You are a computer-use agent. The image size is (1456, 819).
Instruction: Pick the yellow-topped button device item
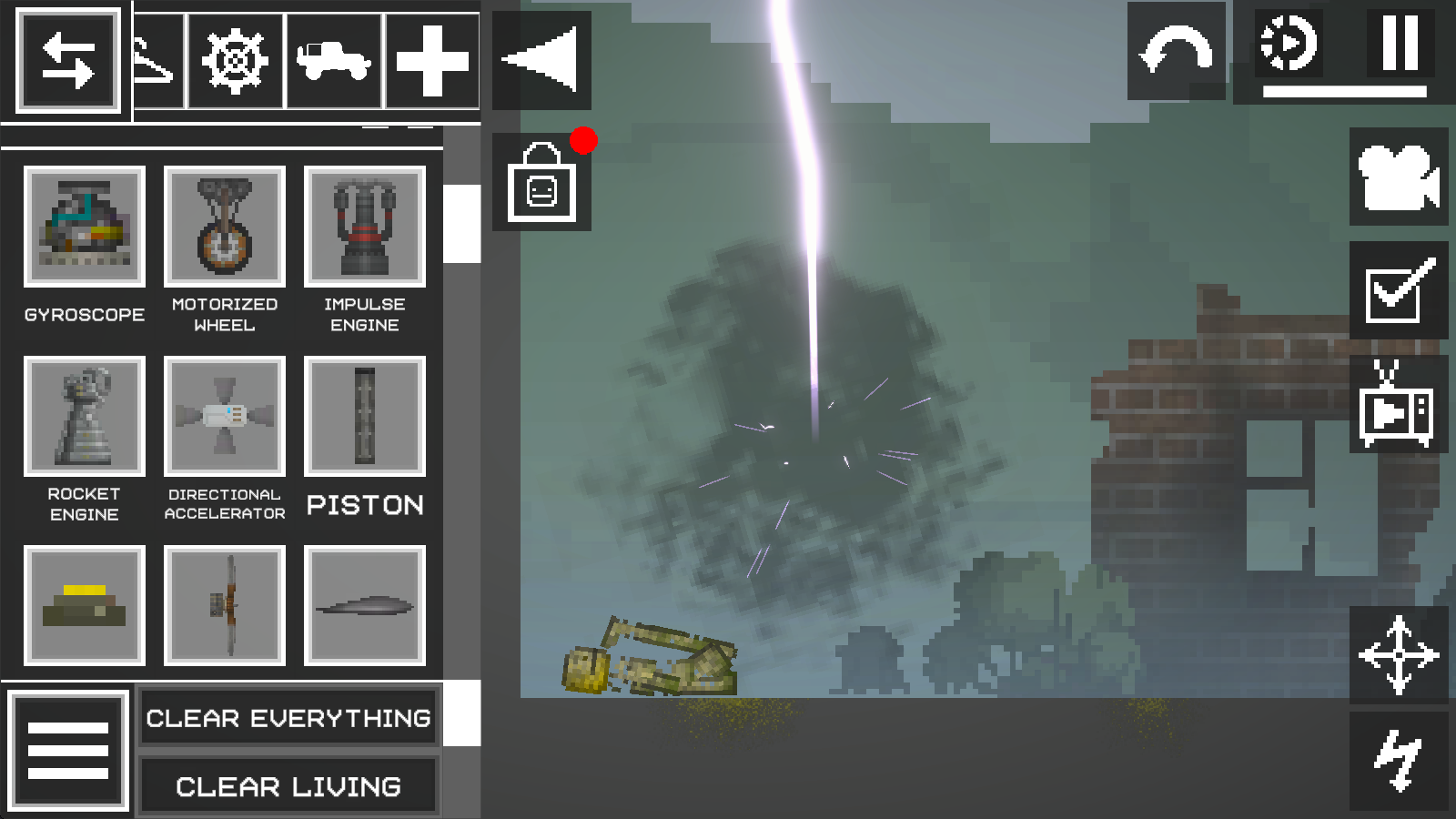click(x=85, y=606)
